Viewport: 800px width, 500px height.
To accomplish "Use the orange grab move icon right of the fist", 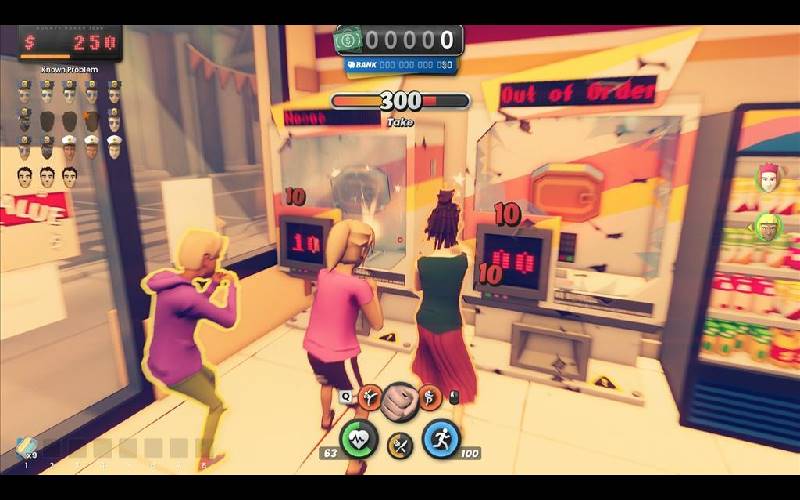I will point(430,398).
